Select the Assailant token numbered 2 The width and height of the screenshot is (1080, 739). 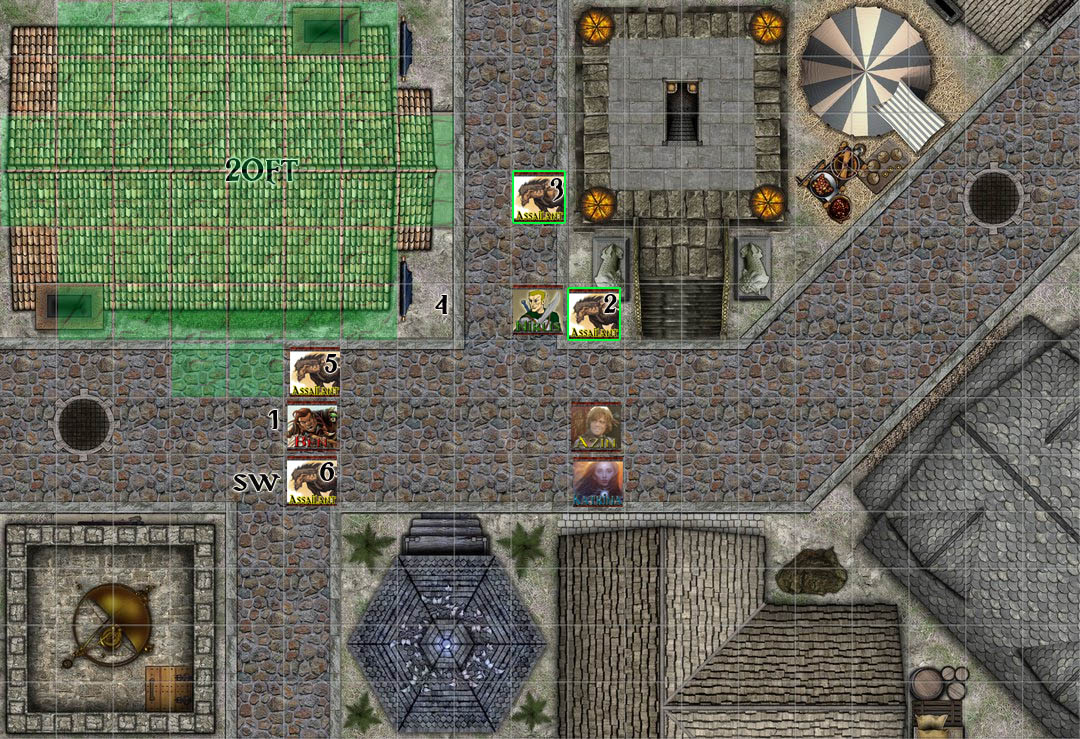(x=595, y=314)
